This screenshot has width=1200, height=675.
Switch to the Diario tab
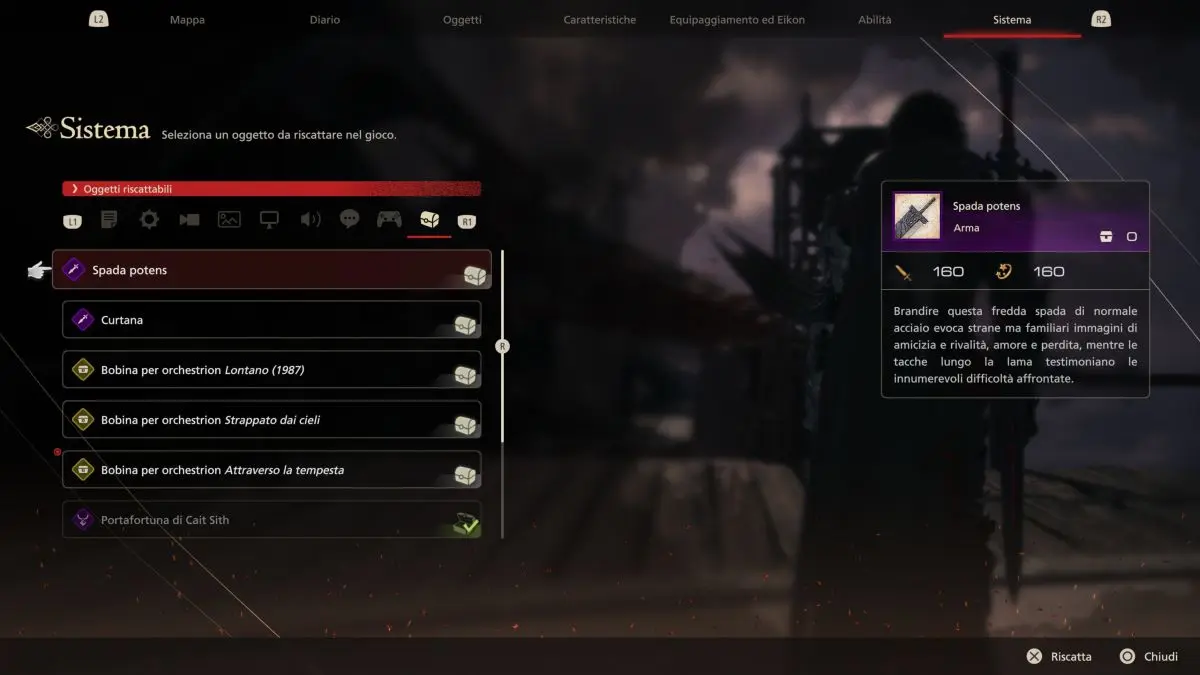coord(324,20)
